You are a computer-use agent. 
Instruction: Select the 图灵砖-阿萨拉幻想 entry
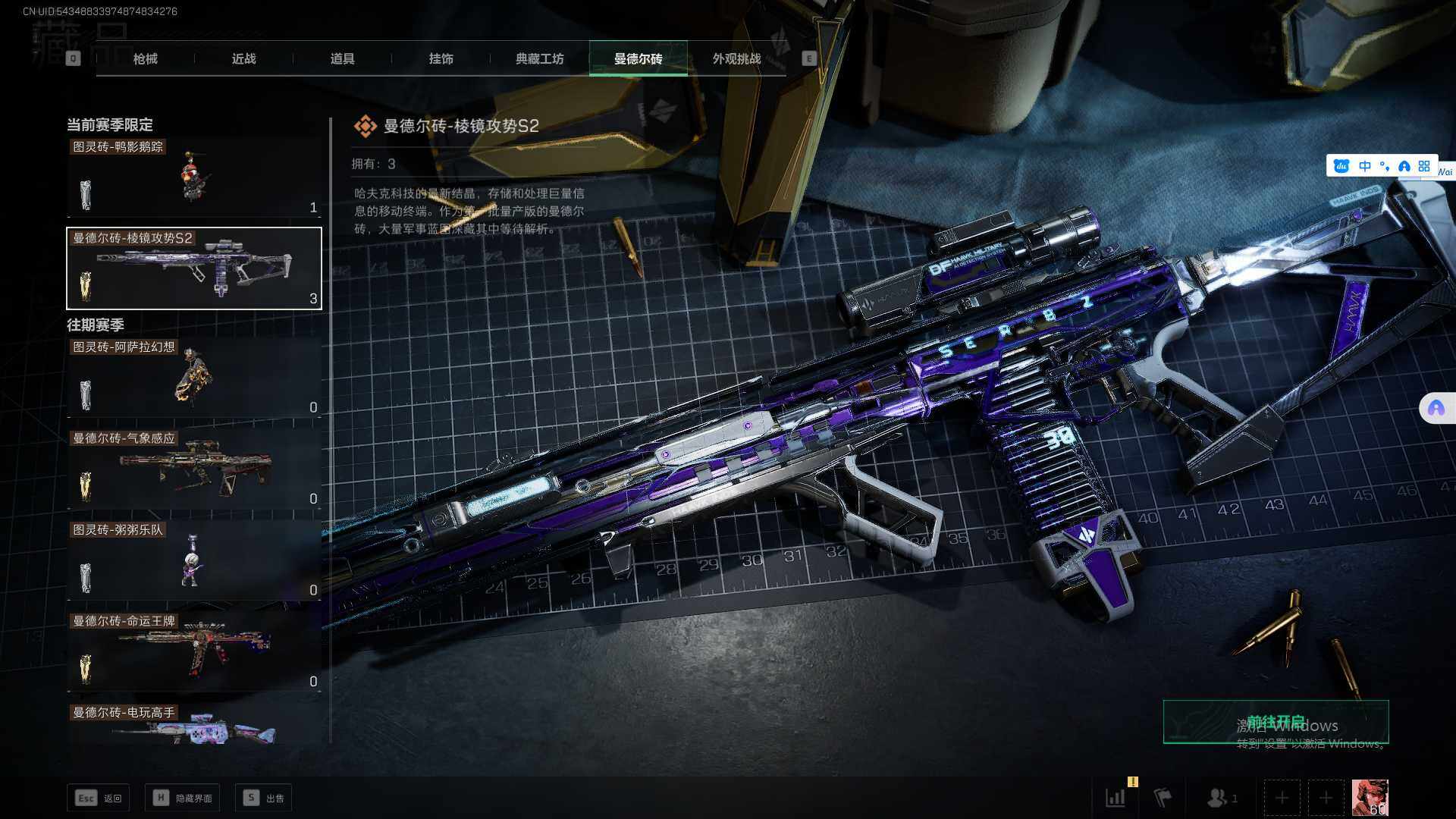(194, 378)
